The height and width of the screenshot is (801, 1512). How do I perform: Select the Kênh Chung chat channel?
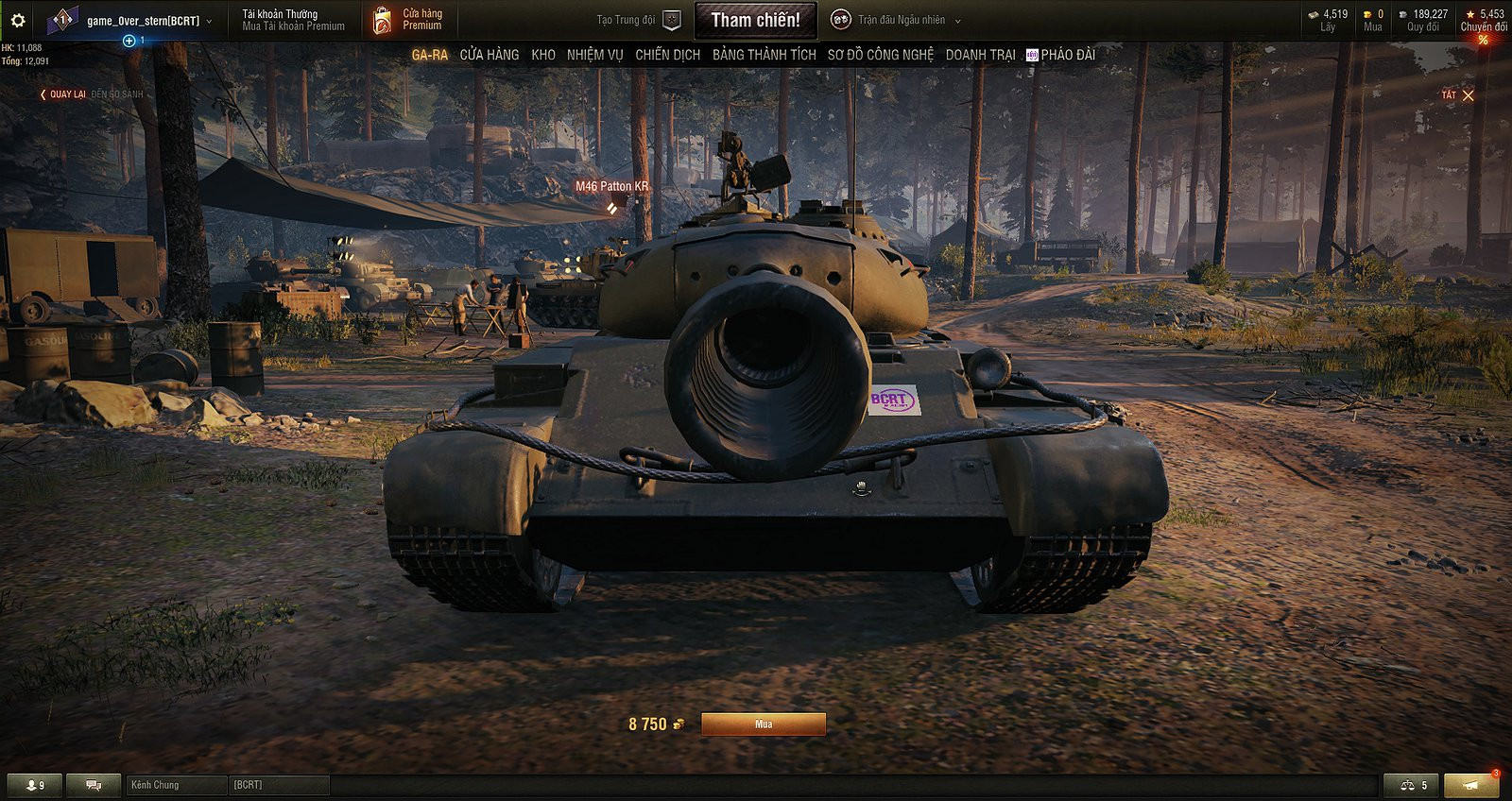coord(161,785)
